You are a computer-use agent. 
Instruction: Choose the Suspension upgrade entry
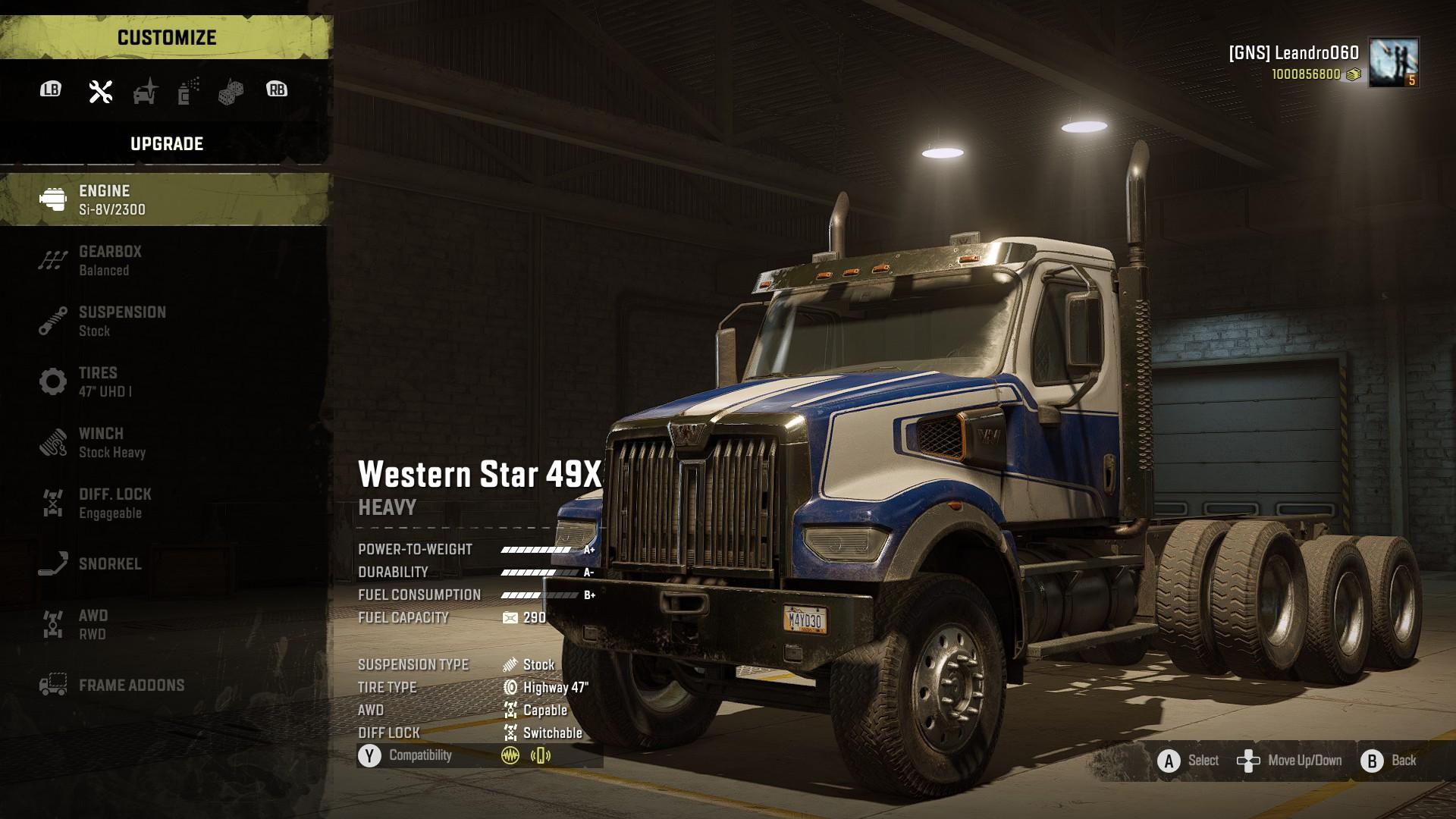pyautogui.click(x=165, y=321)
